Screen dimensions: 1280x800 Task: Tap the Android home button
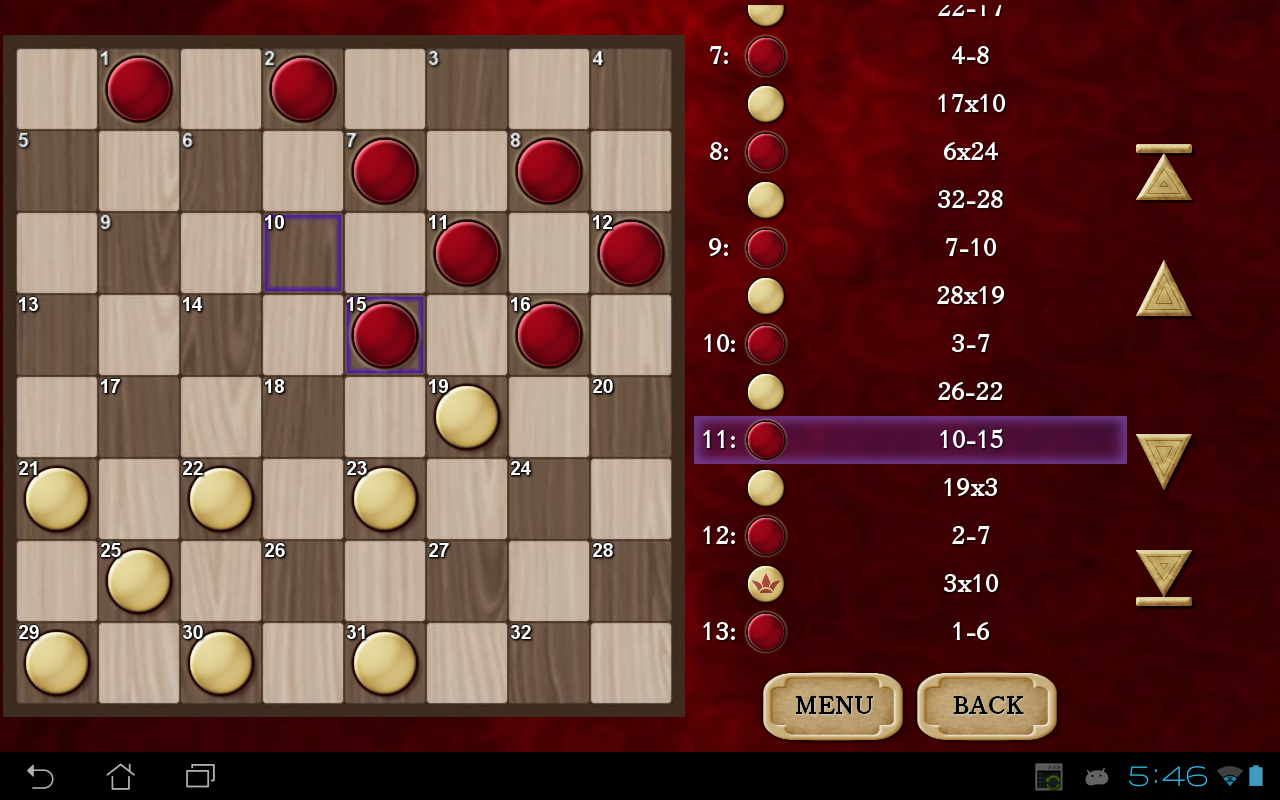coord(121,775)
